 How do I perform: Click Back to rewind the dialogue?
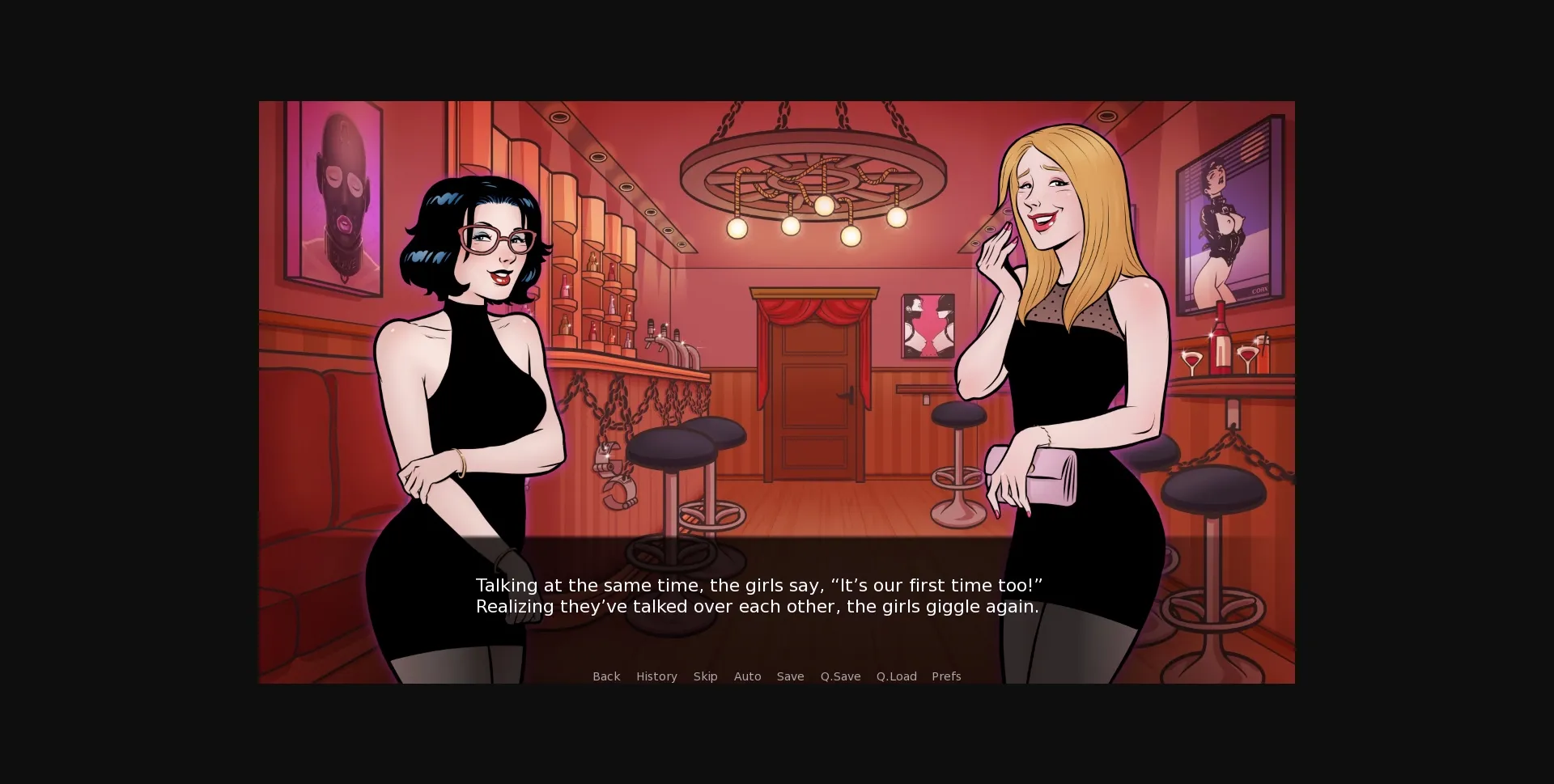606,676
